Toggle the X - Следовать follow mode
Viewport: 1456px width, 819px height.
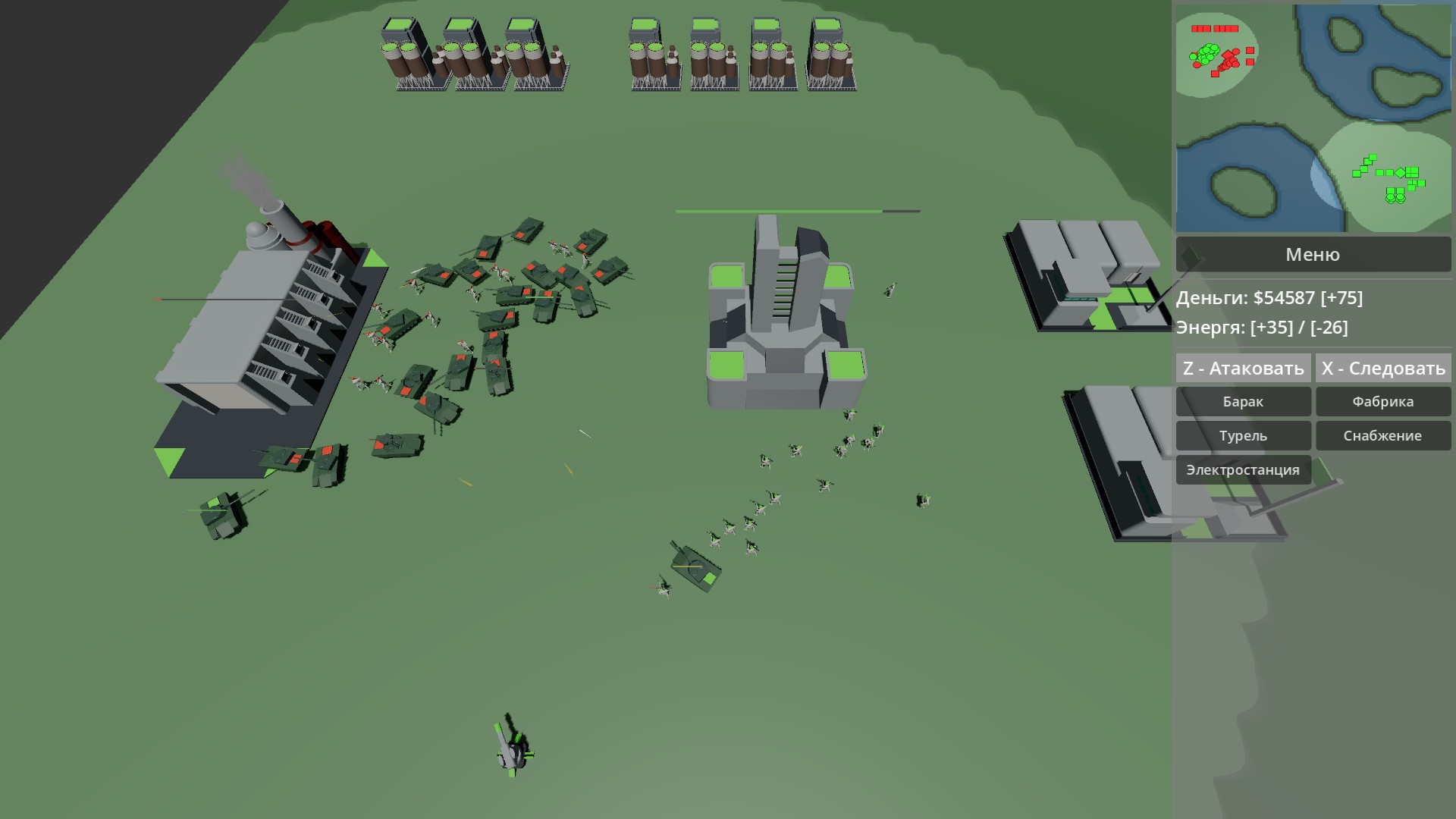[1382, 368]
